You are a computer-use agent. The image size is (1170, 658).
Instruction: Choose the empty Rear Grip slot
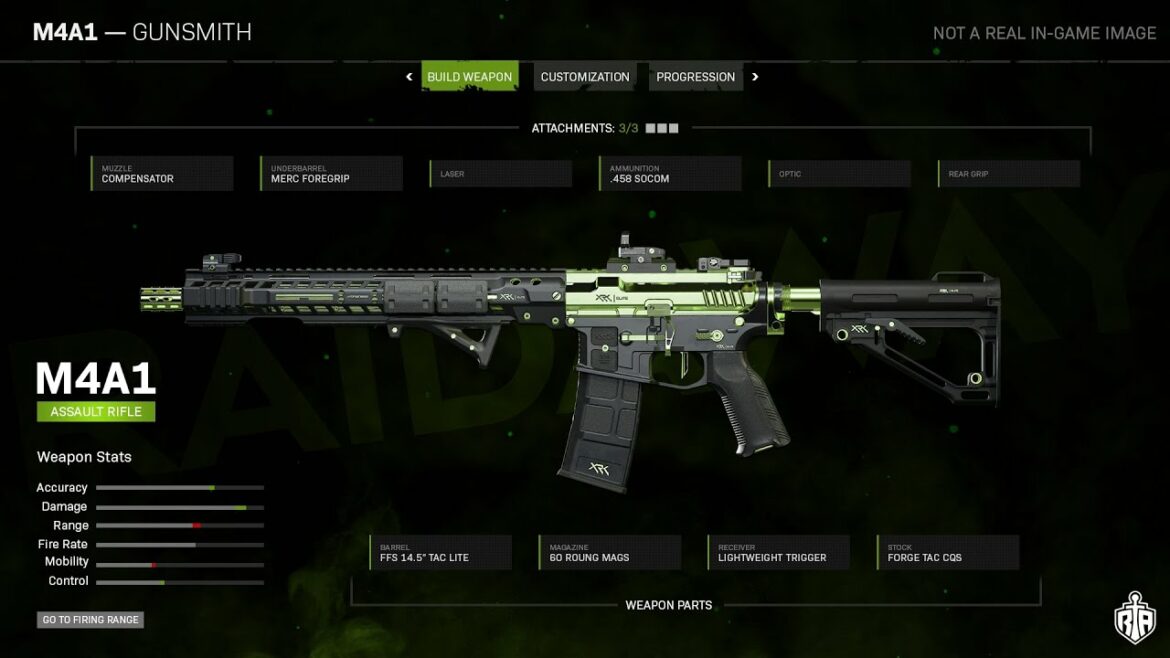(x=1010, y=174)
